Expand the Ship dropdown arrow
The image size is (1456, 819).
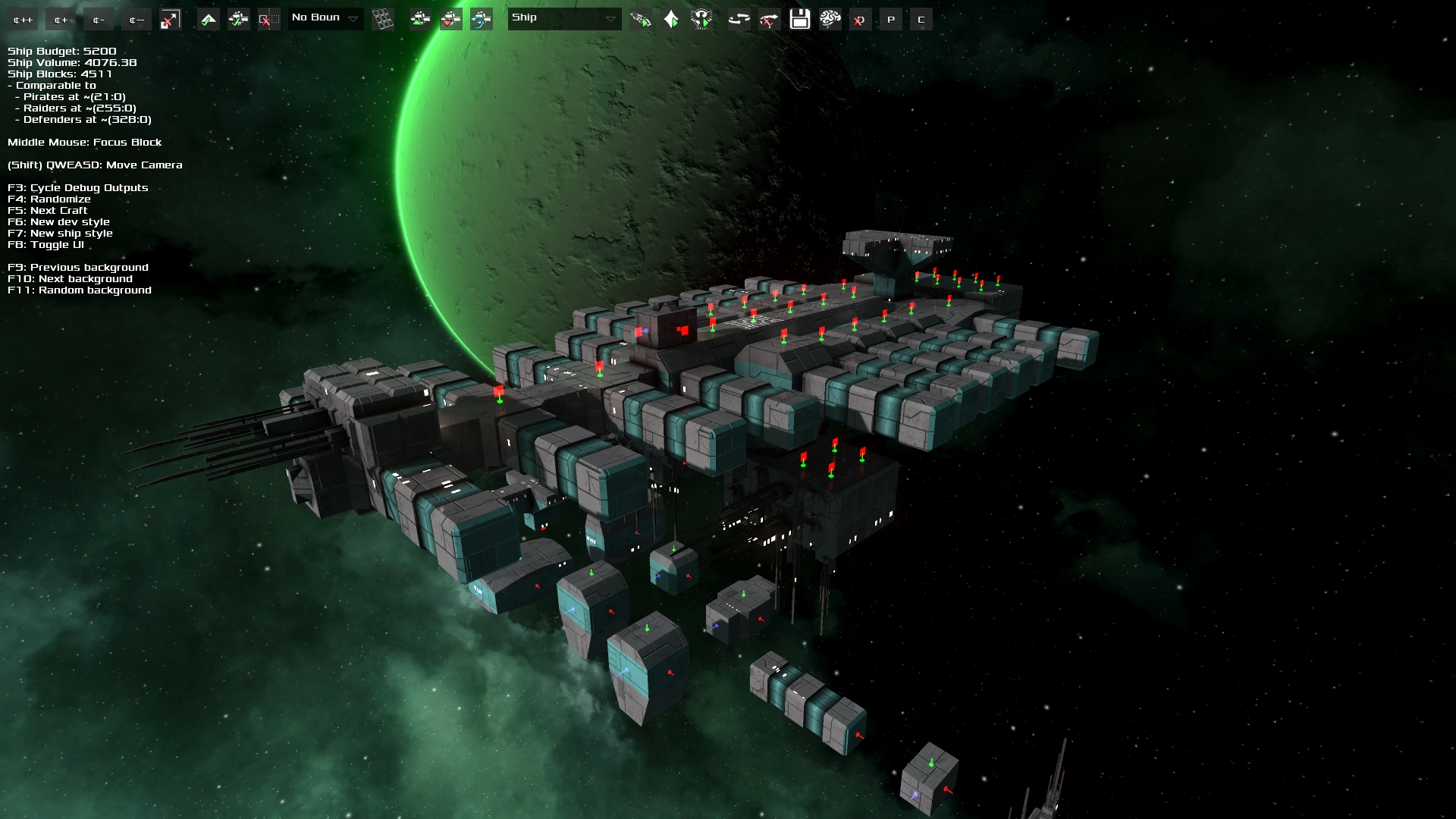click(610, 19)
